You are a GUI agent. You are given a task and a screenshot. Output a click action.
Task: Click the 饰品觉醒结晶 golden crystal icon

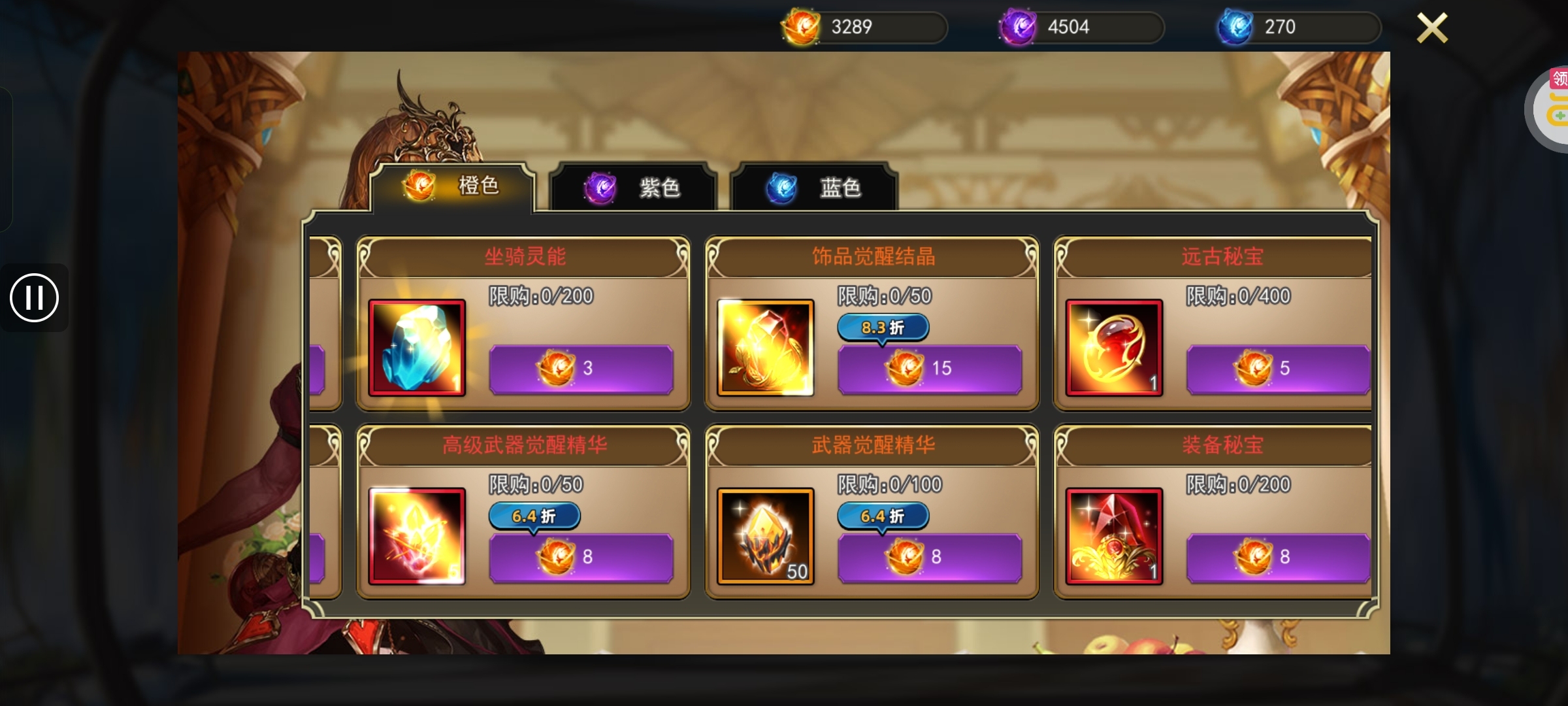click(x=764, y=348)
